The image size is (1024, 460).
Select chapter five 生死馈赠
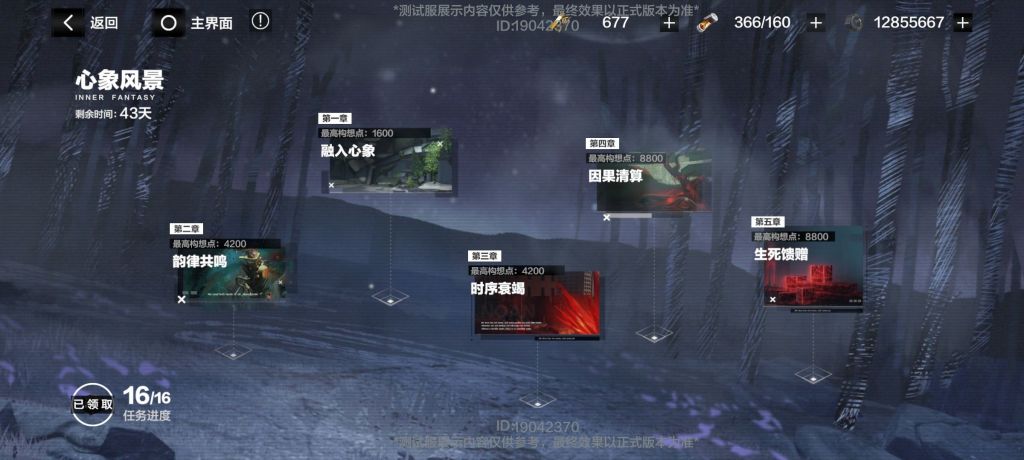tap(810, 267)
